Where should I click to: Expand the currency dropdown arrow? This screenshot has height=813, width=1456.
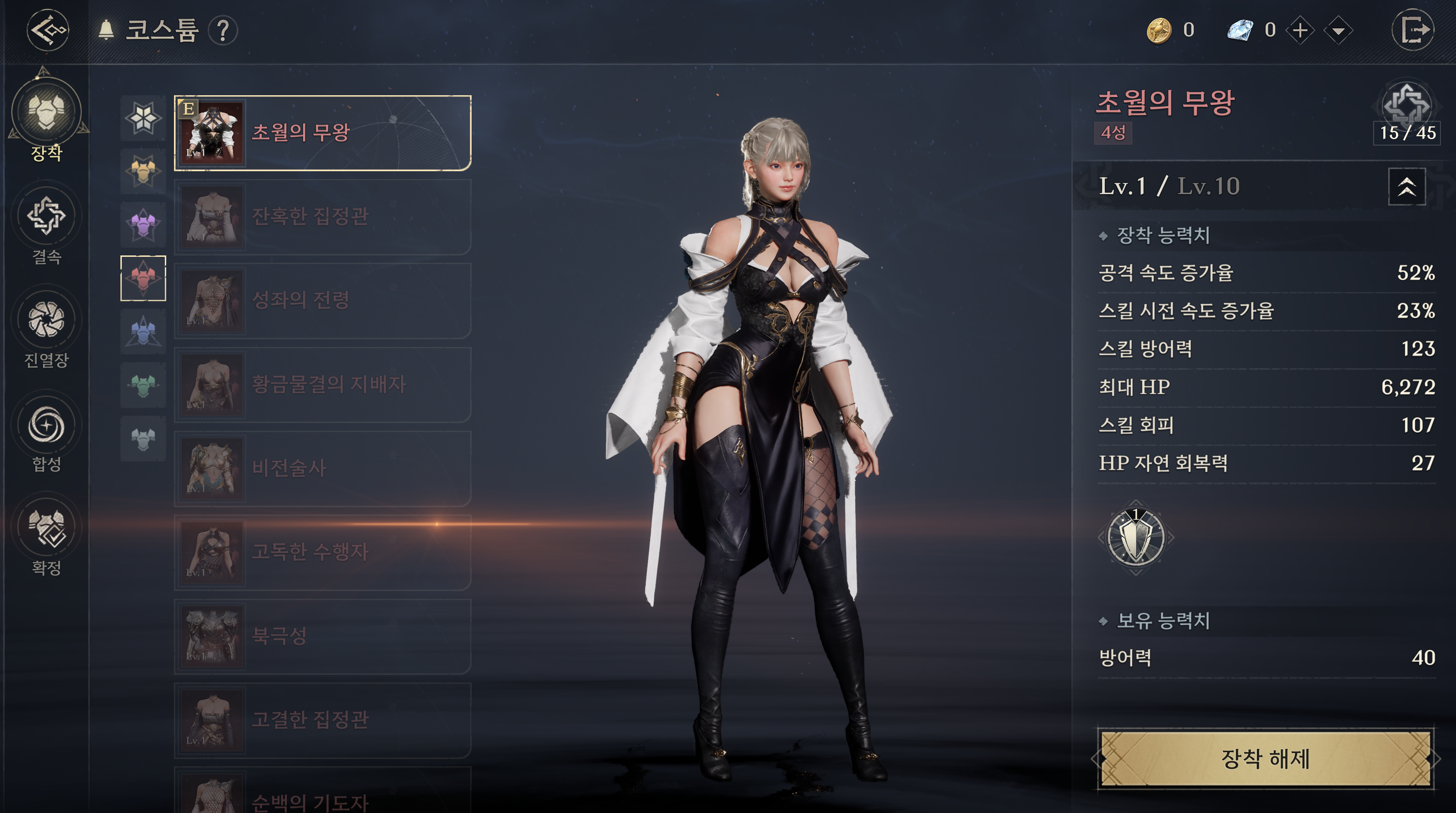click(1338, 30)
